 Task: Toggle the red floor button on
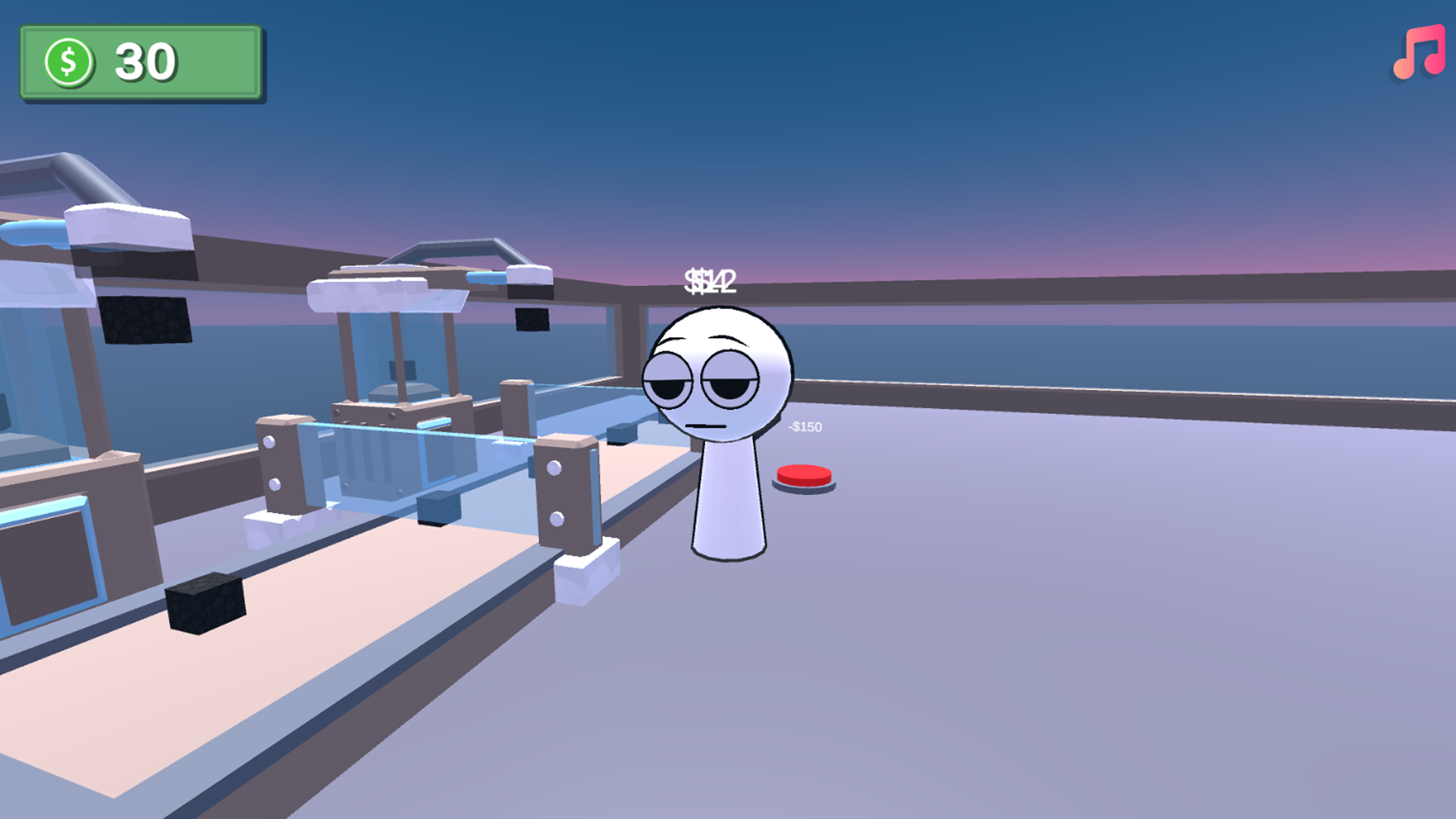point(802,474)
